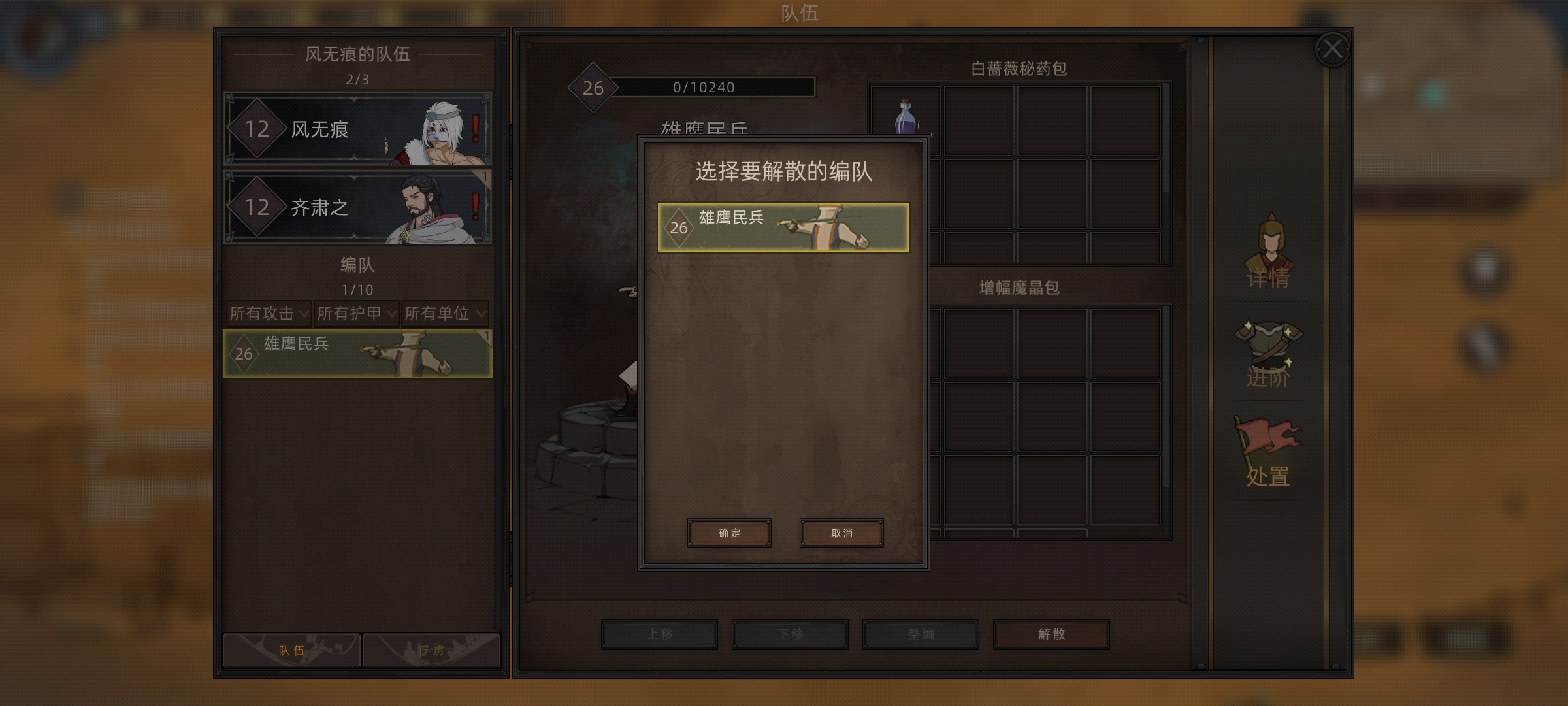Open the 所有攻击 filter dropdown
The width and height of the screenshot is (1568, 706).
point(269,314)
